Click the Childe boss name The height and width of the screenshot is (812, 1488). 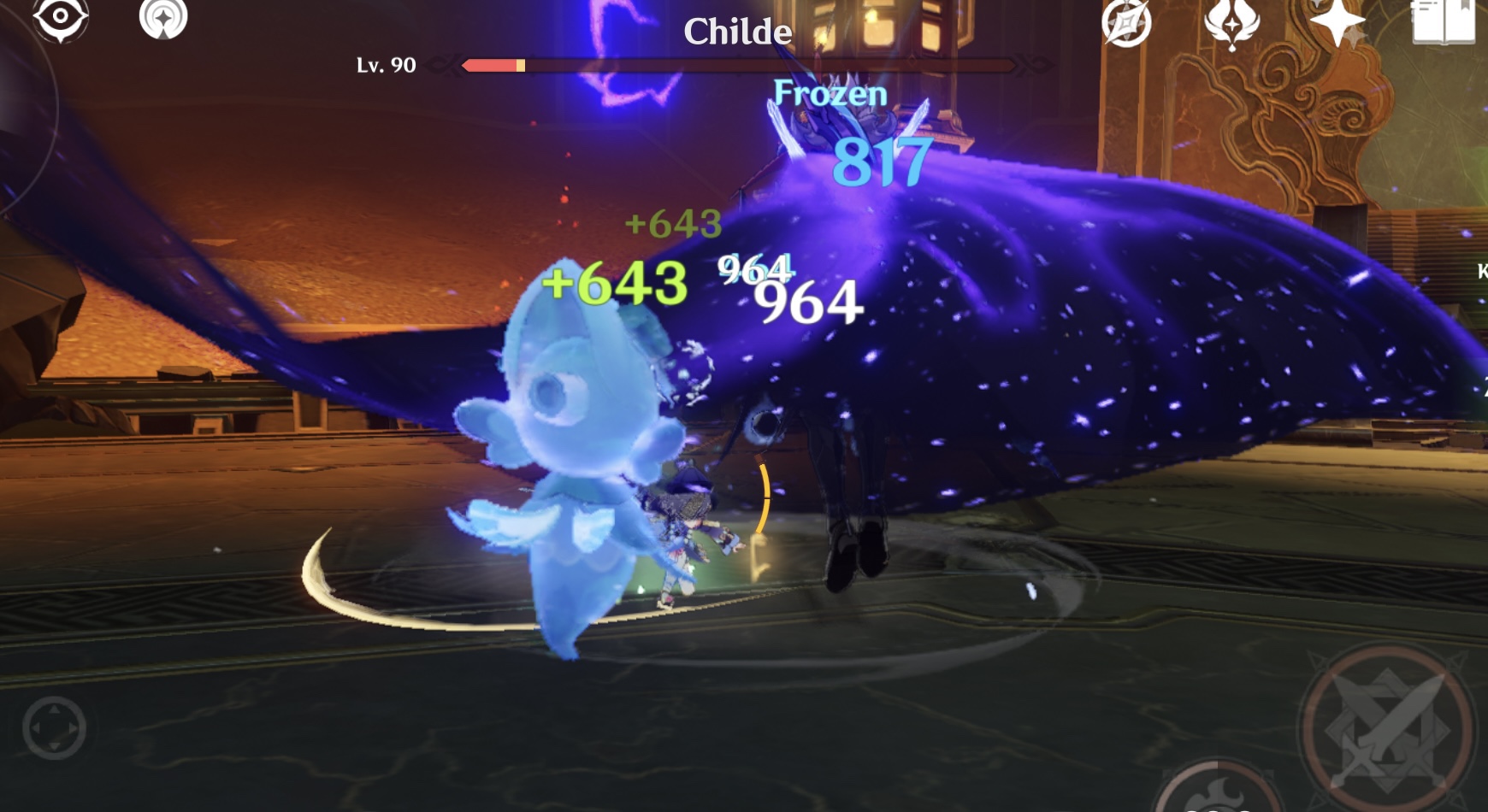[739, 32]
